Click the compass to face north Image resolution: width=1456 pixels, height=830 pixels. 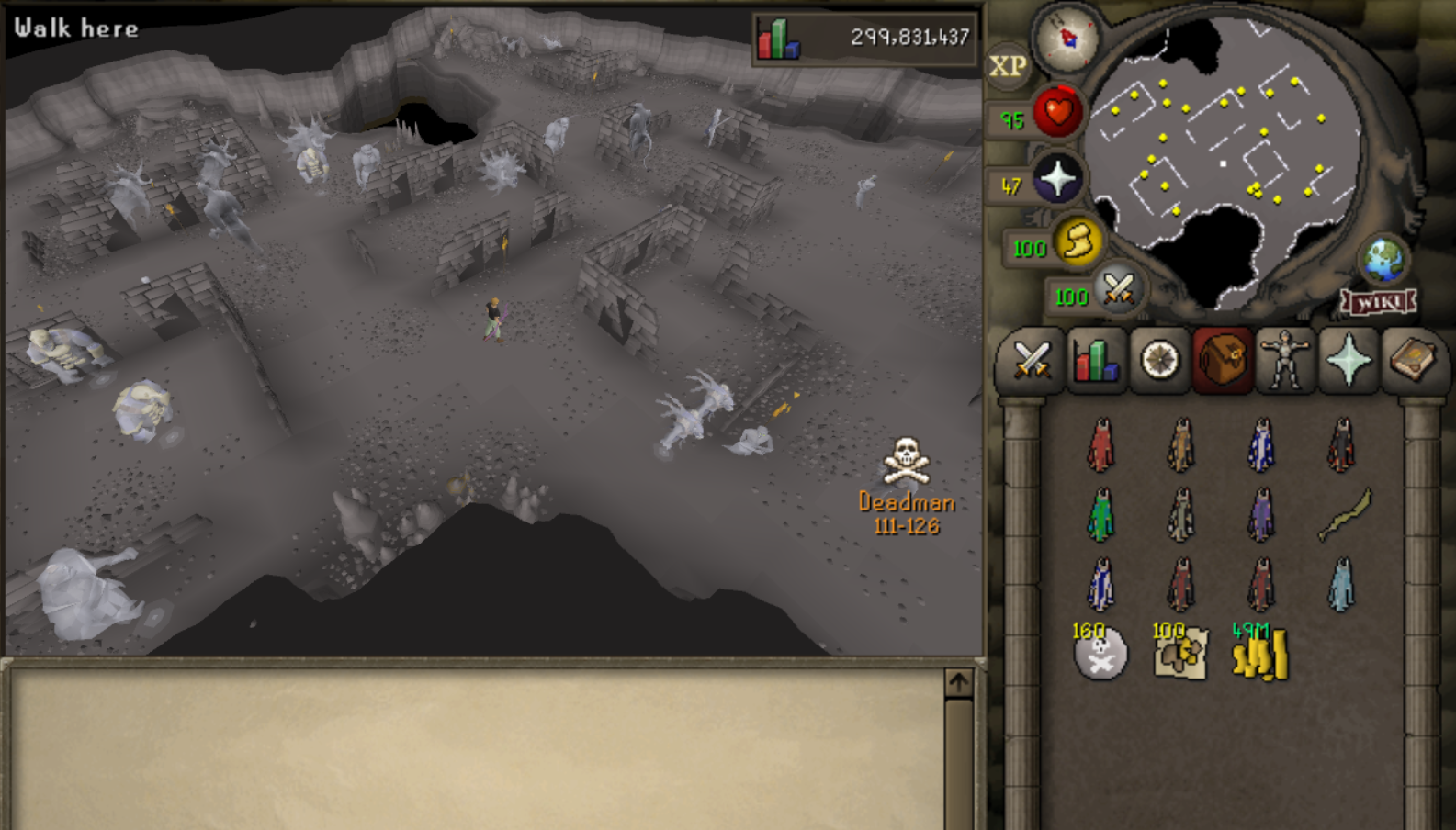click(x=1067, y=39)
